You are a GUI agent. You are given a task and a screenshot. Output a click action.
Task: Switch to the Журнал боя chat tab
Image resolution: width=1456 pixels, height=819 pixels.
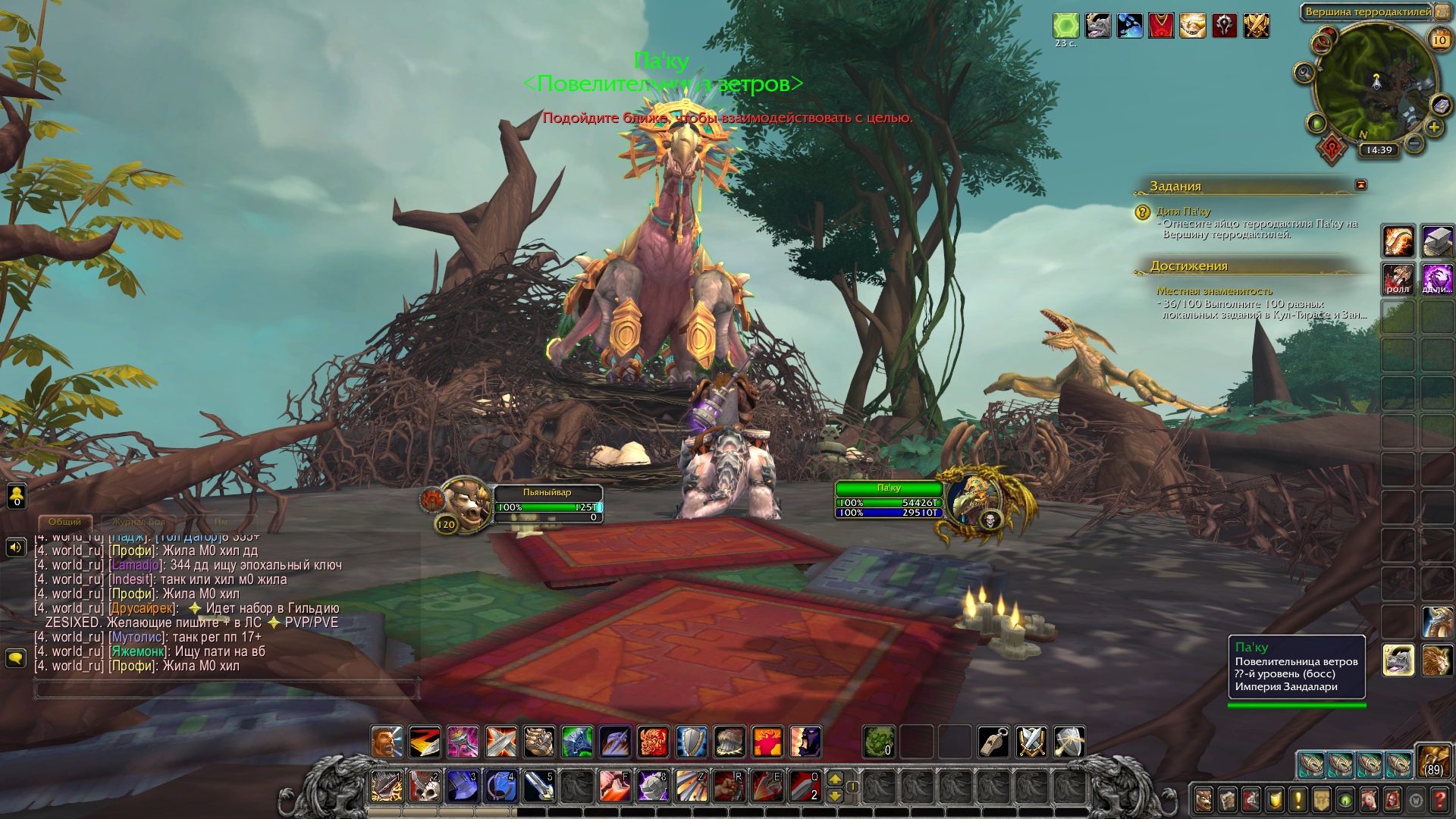tap(138, 522)
